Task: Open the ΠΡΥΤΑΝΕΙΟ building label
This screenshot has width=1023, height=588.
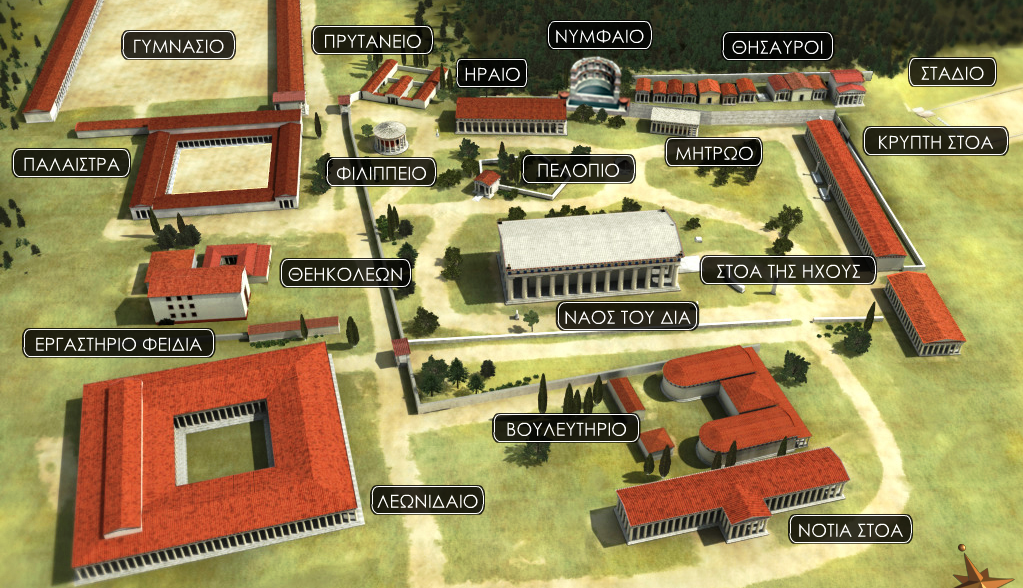Action: (372, 41)
